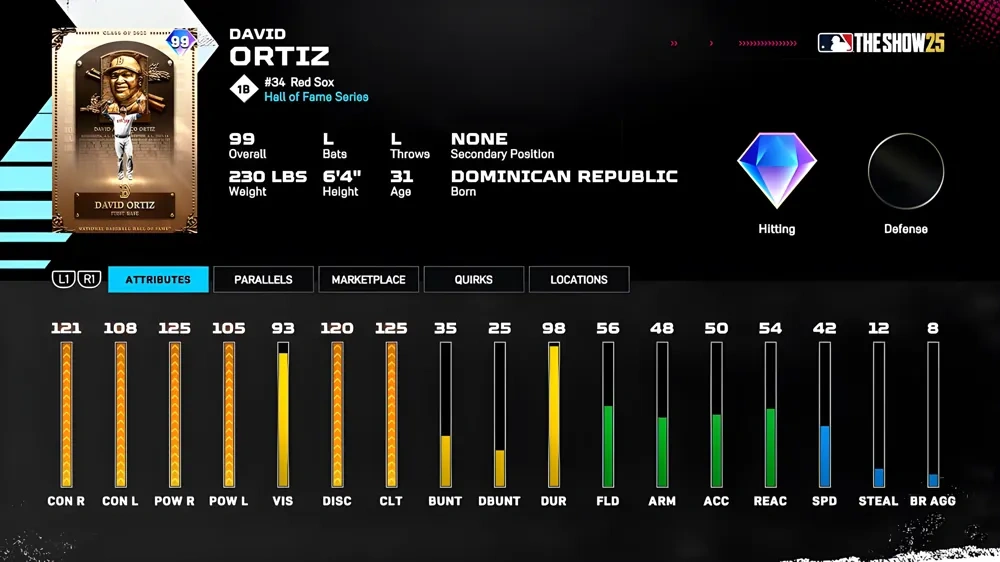1000x562 pixels.
Task: Open the Hall of Fame Series link
Action: pos(316,97)
